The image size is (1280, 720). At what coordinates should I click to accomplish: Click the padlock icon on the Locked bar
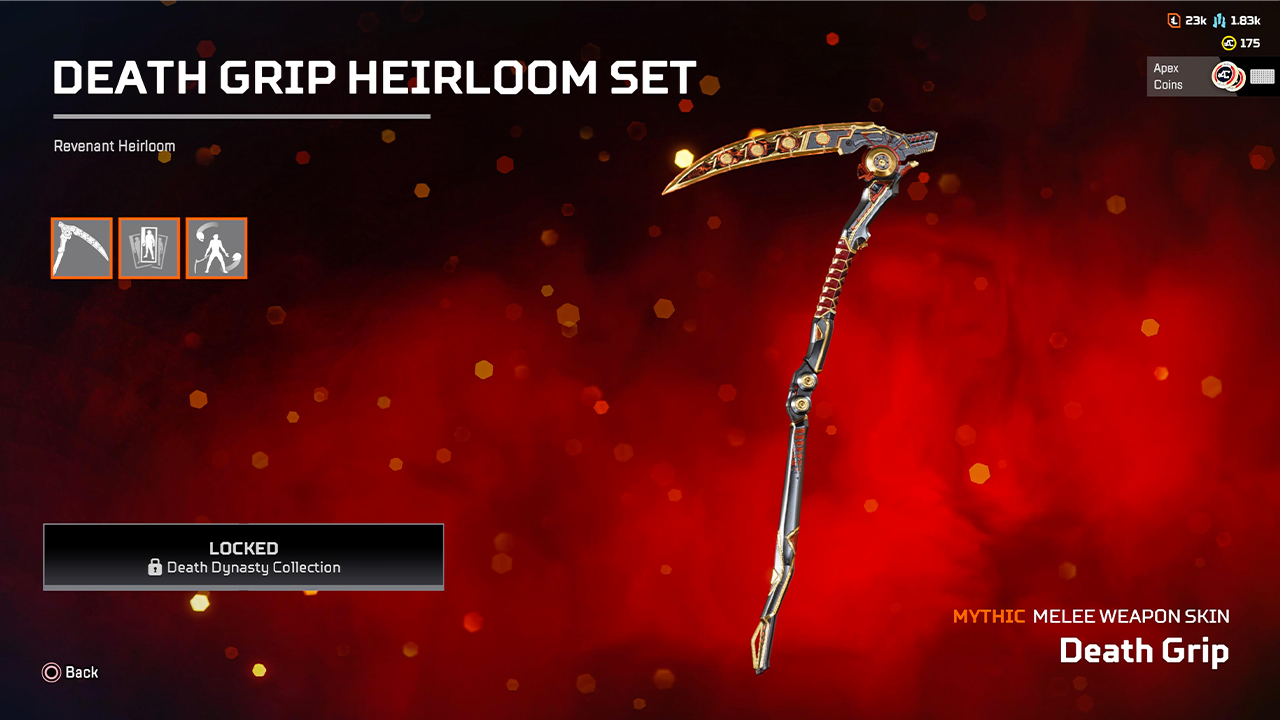pos(154,568)
